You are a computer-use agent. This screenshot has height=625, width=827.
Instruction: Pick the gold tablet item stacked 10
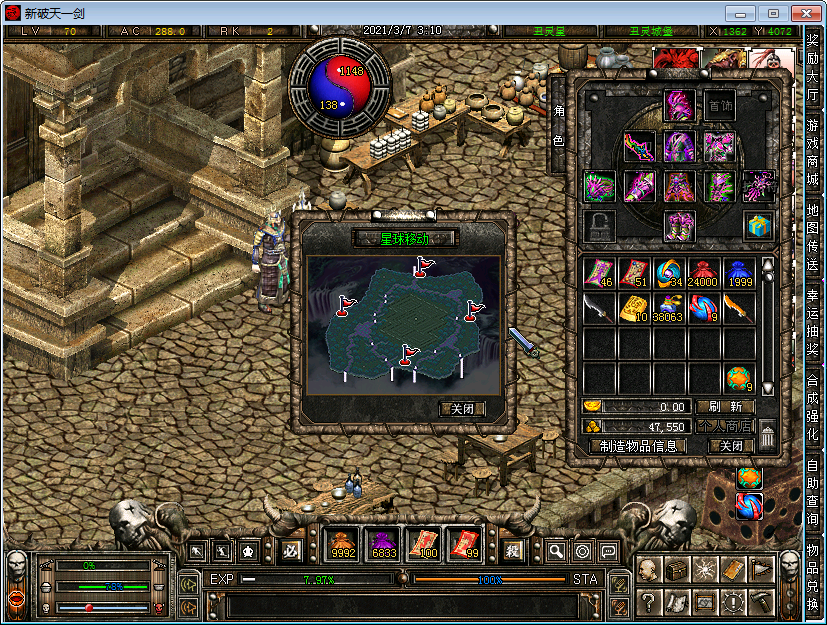[x=634, y=308]
